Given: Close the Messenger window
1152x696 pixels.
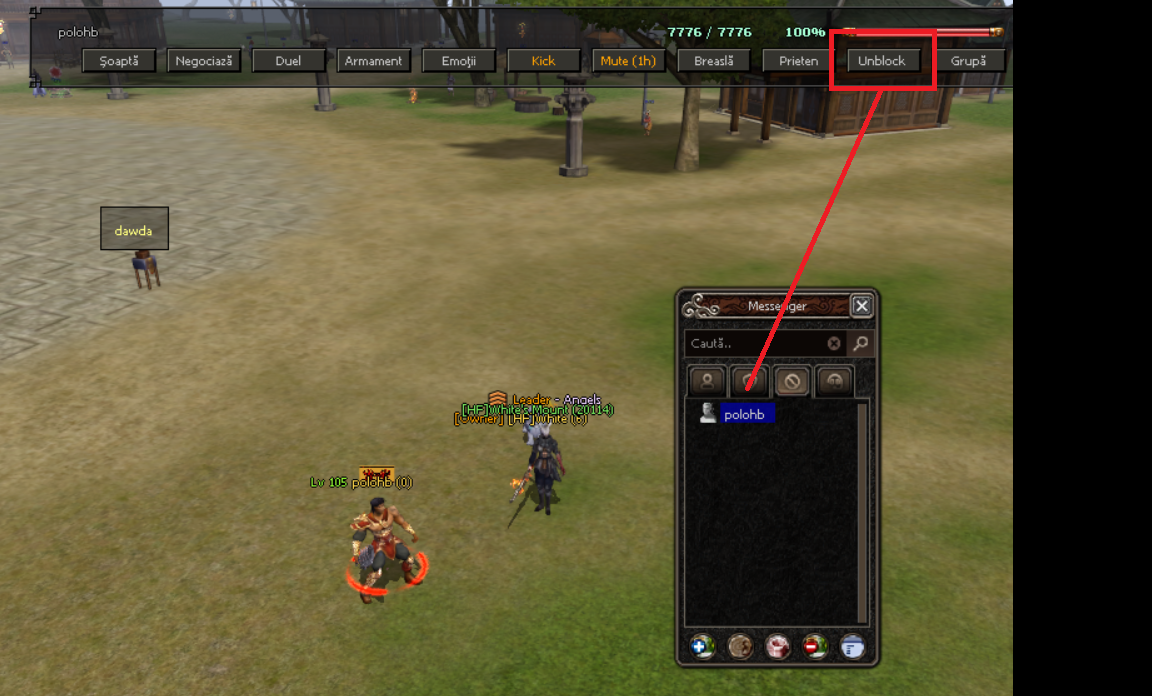Looking at the screenshot, I should [861, 306].
